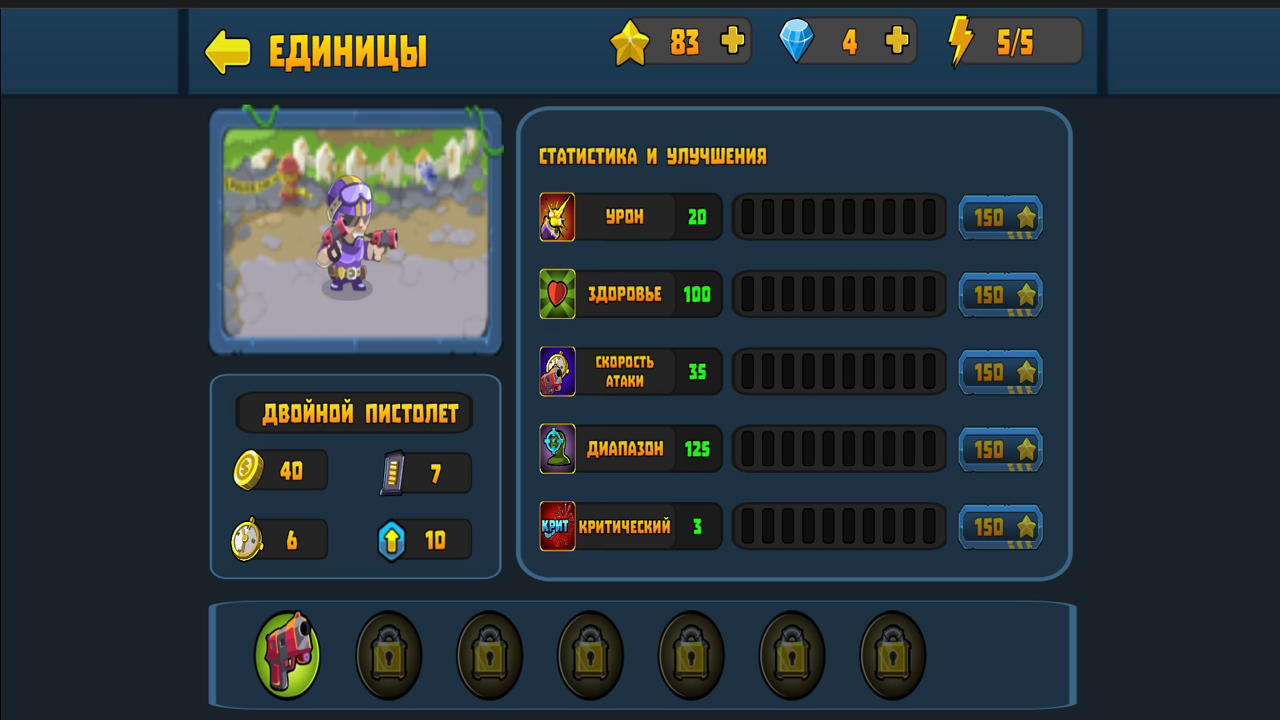Open the energy 5/5 indicator

coord(1010,41)
